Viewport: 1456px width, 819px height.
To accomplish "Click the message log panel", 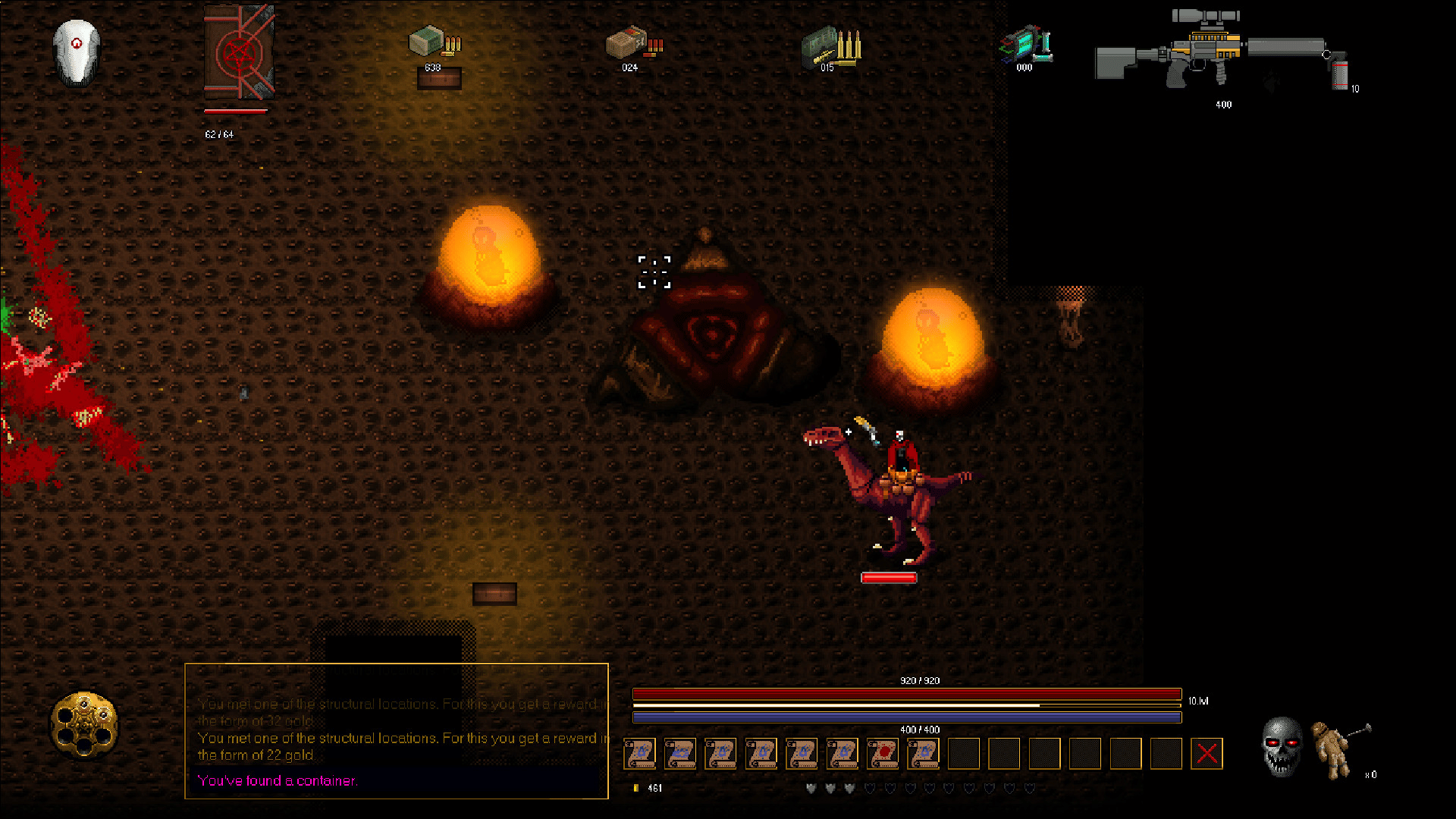I will coord(397,731).
